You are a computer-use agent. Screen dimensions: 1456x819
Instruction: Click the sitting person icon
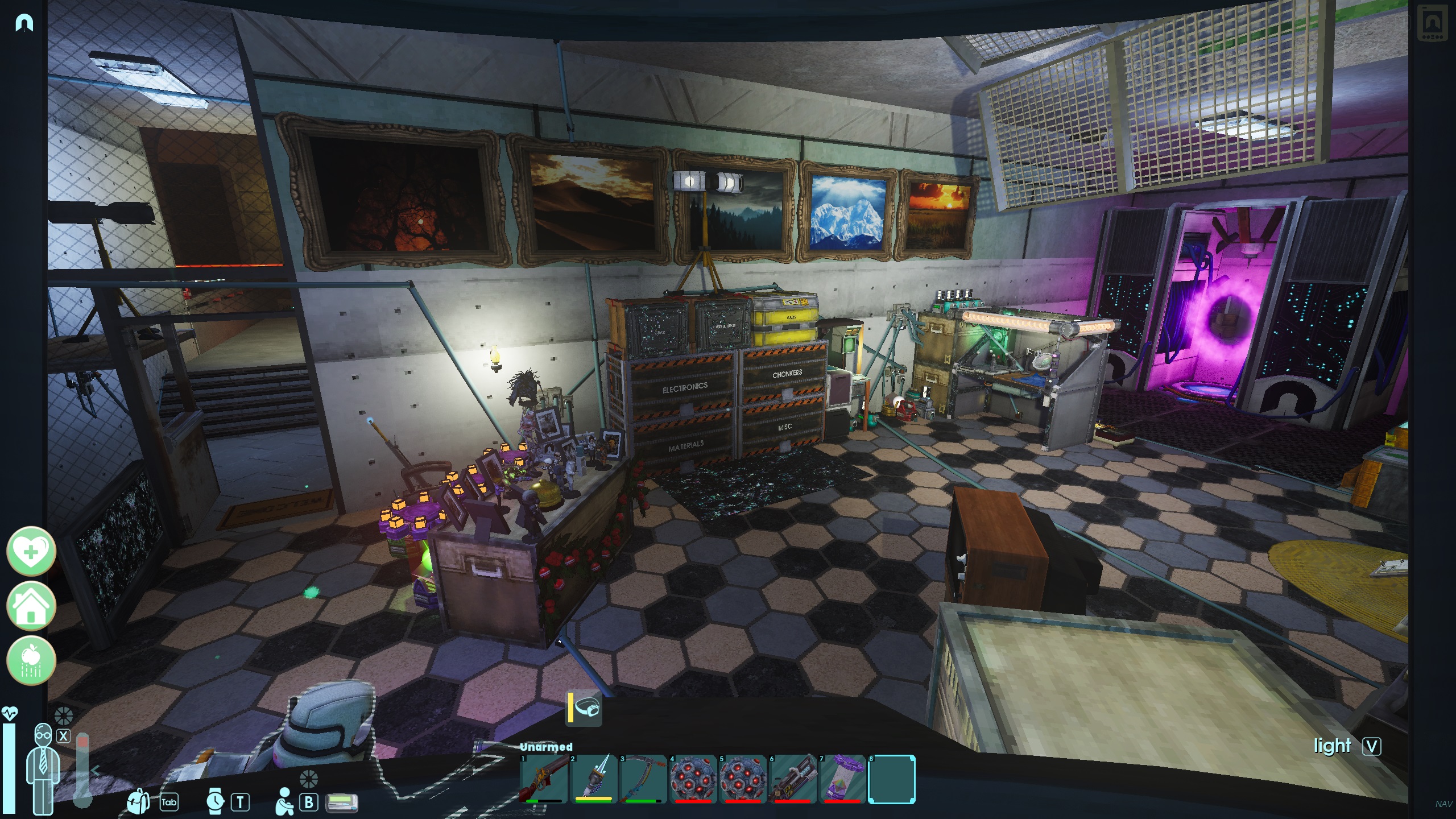[x=283, y=801]
